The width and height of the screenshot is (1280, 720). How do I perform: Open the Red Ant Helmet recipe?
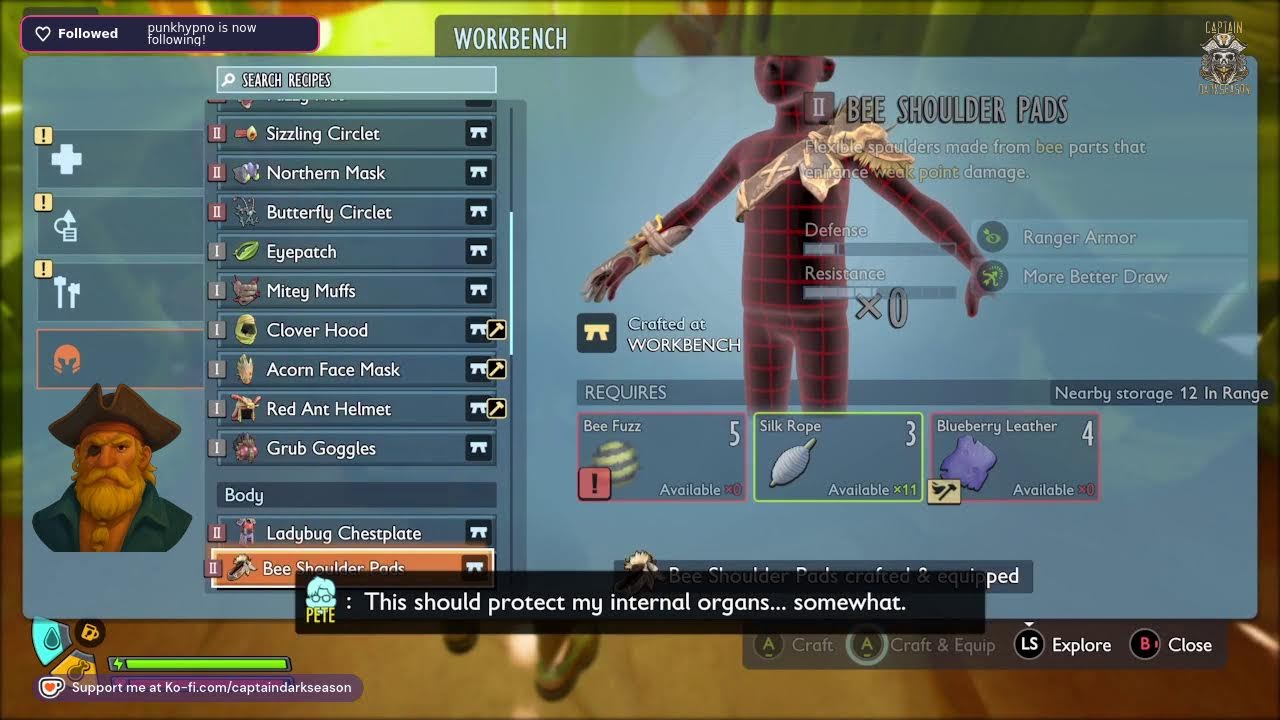[x=352, y=409]
